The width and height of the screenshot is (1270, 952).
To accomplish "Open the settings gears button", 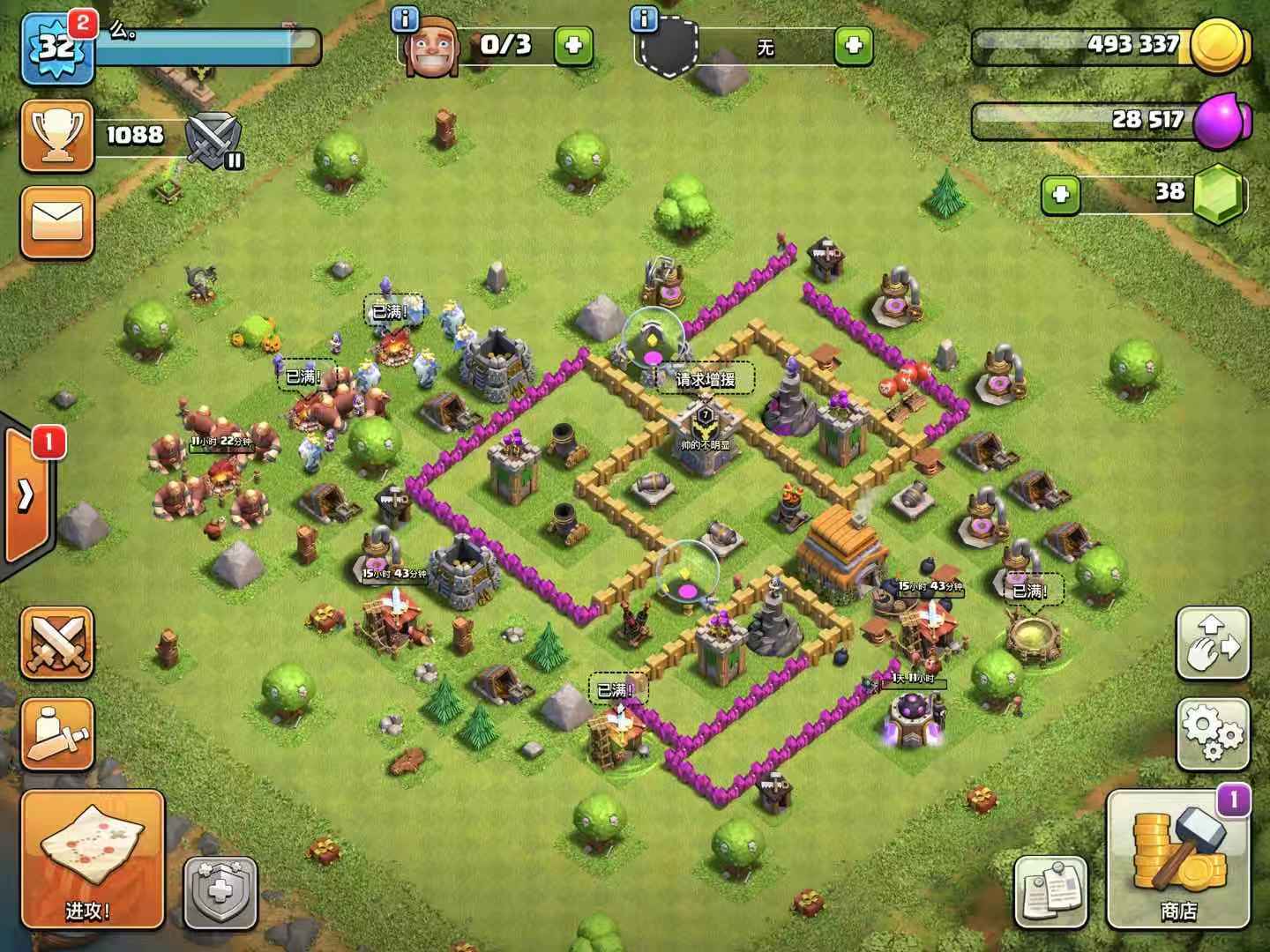I will click(1213, 733).
